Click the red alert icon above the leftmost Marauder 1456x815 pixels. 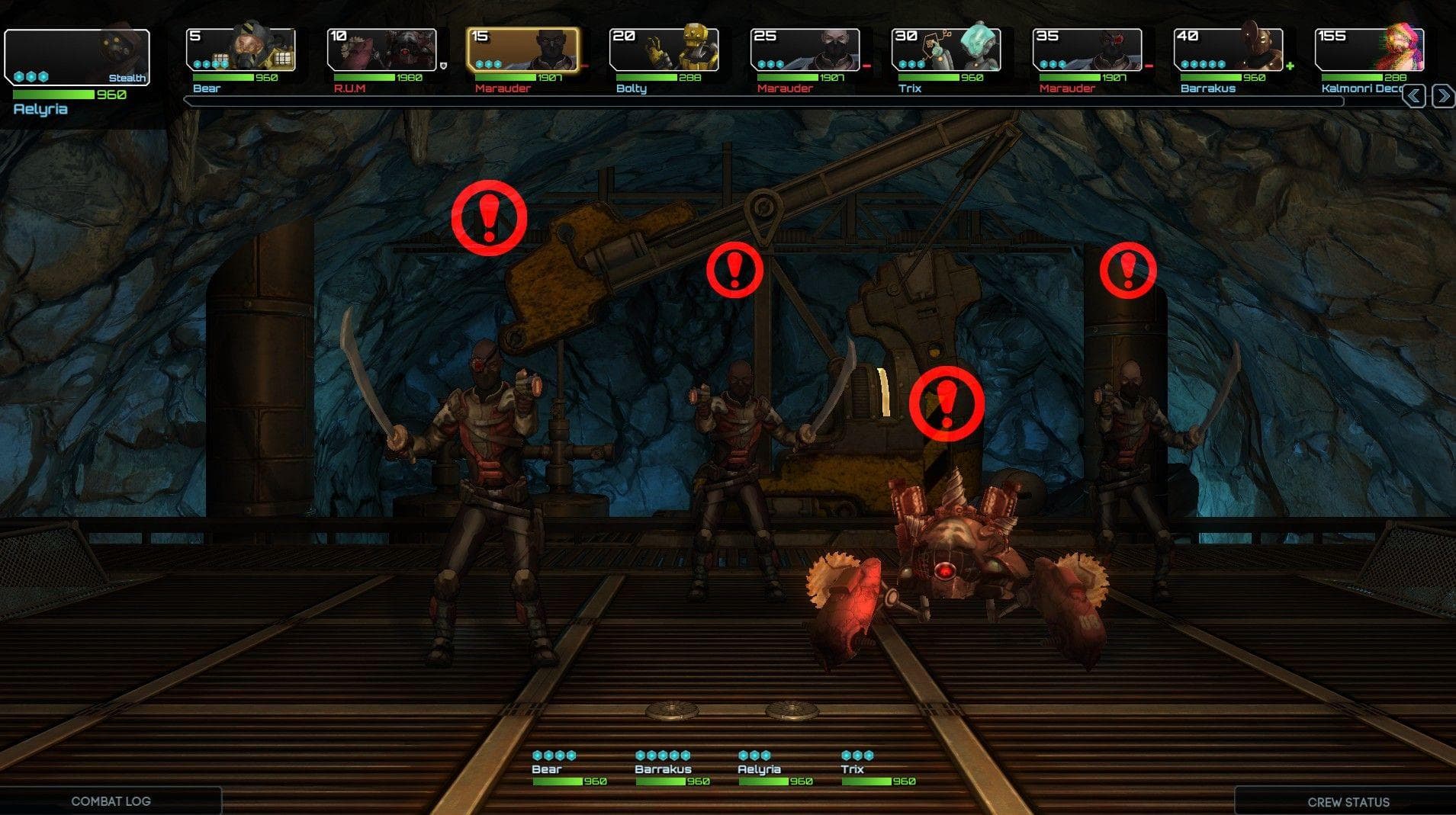coord(487,217)
